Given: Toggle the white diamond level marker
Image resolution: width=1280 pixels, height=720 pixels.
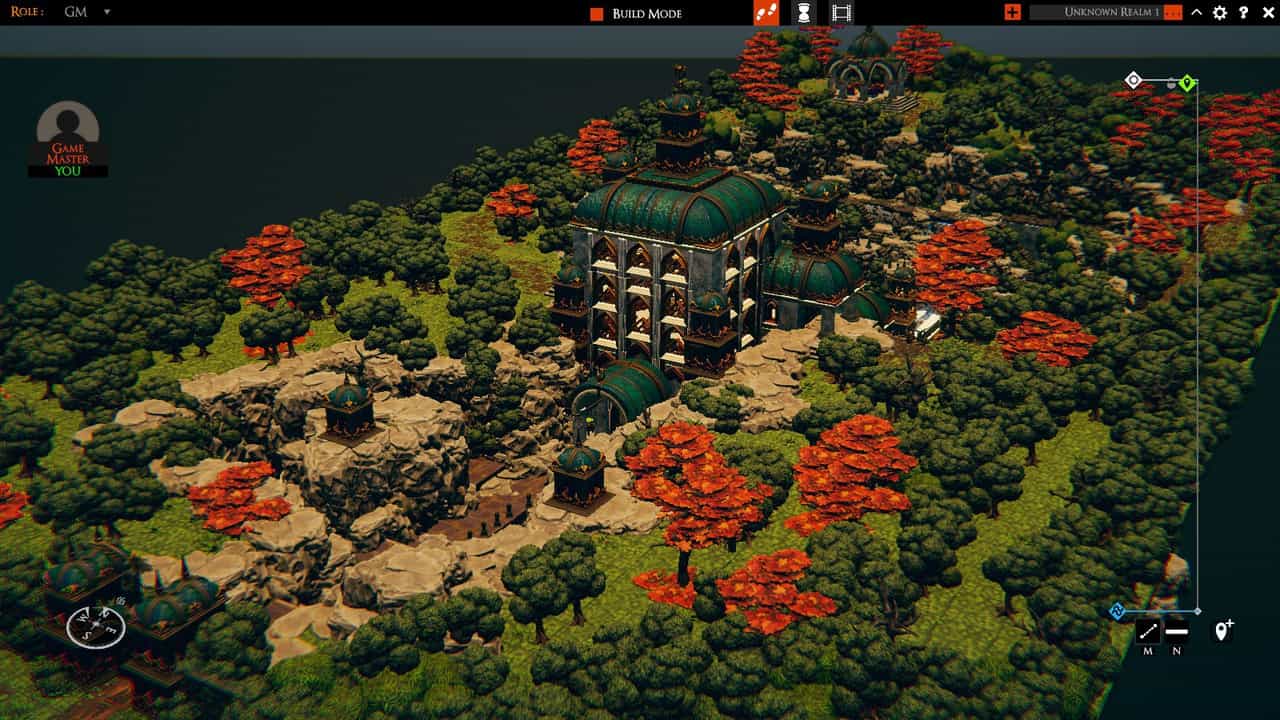Looking at the screenshot, I should (x=1134, y=78).
